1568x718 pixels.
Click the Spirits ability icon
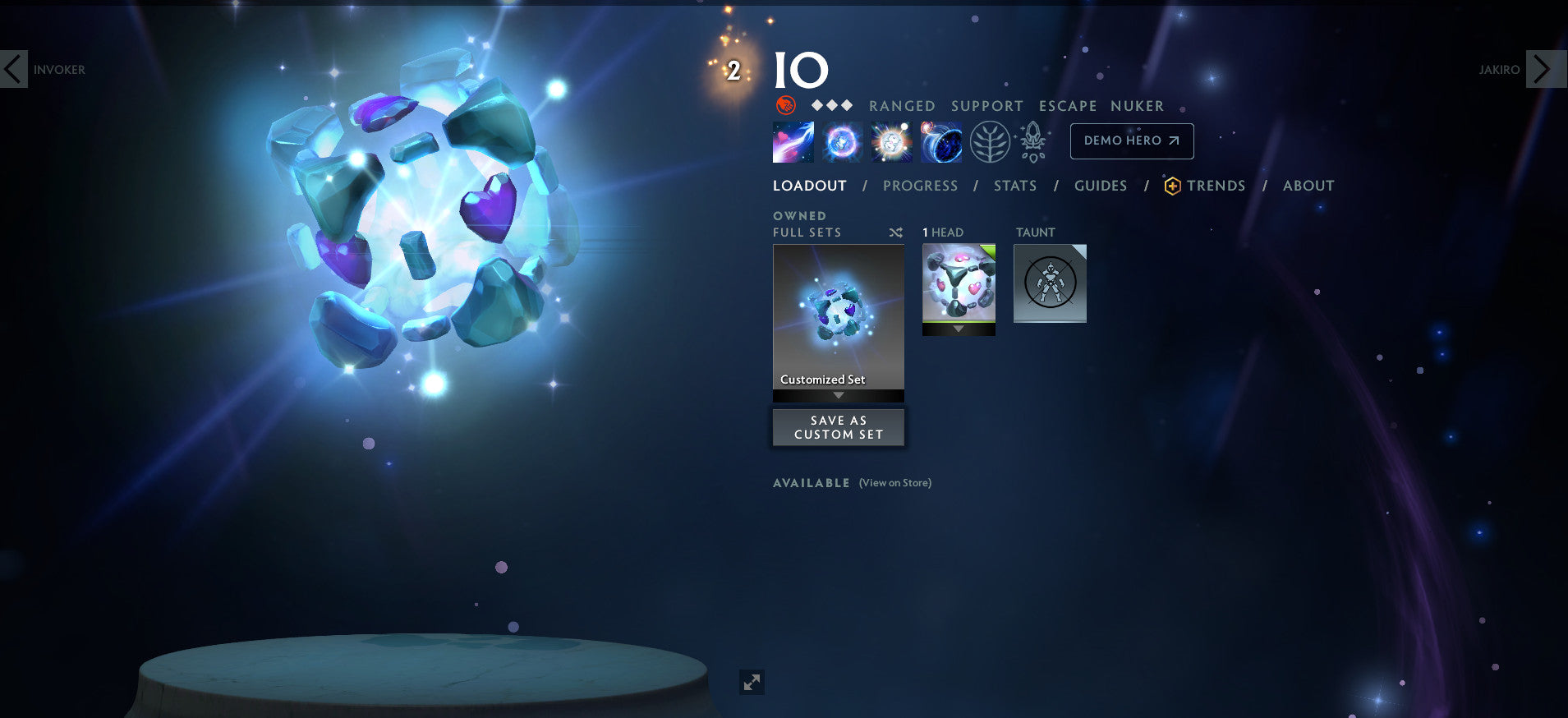point(841,141)
